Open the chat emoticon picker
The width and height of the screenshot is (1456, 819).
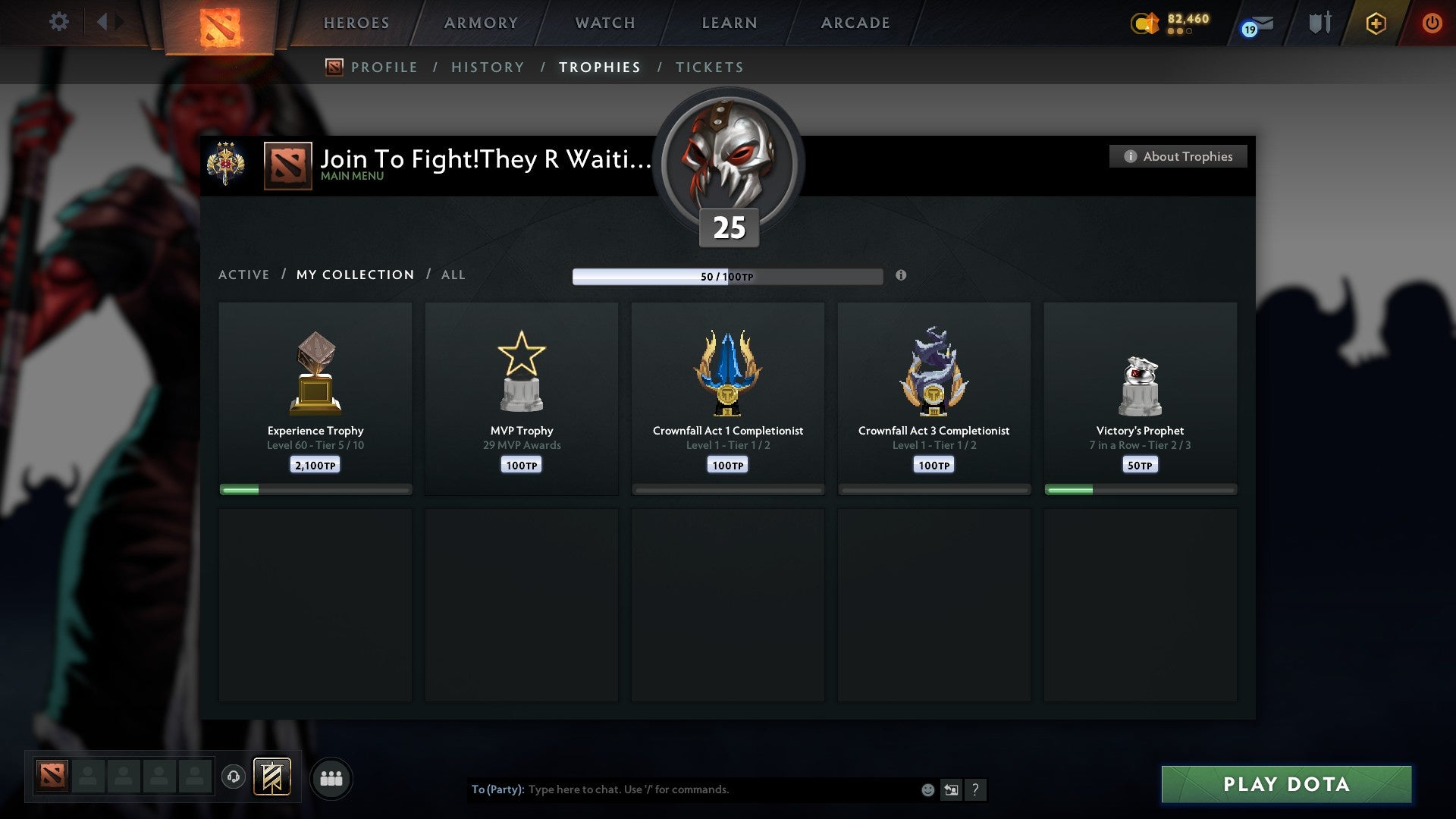(x=927, y=789)
